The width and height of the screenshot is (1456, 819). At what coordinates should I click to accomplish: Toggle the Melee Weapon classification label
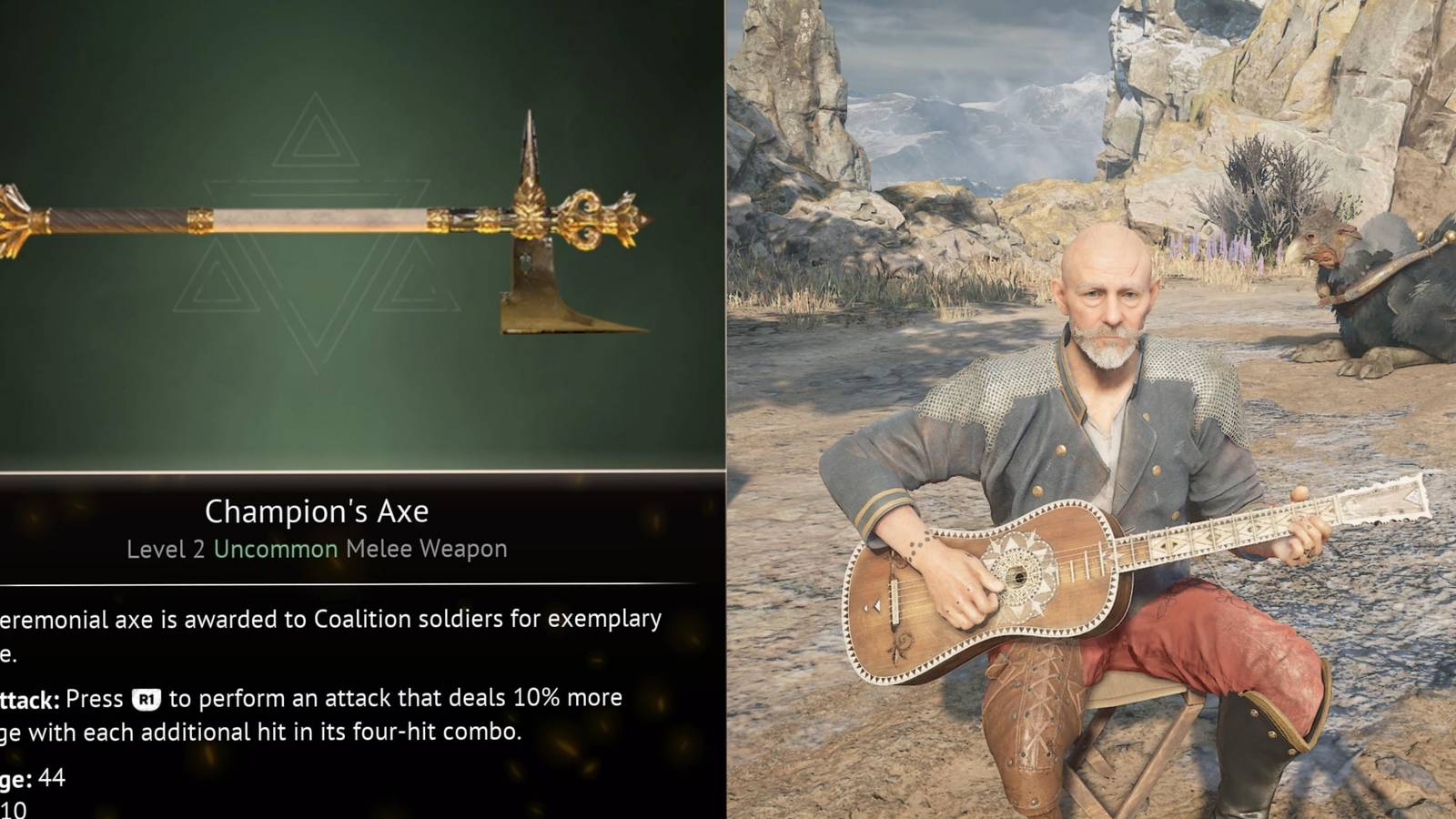coord(425,549)
